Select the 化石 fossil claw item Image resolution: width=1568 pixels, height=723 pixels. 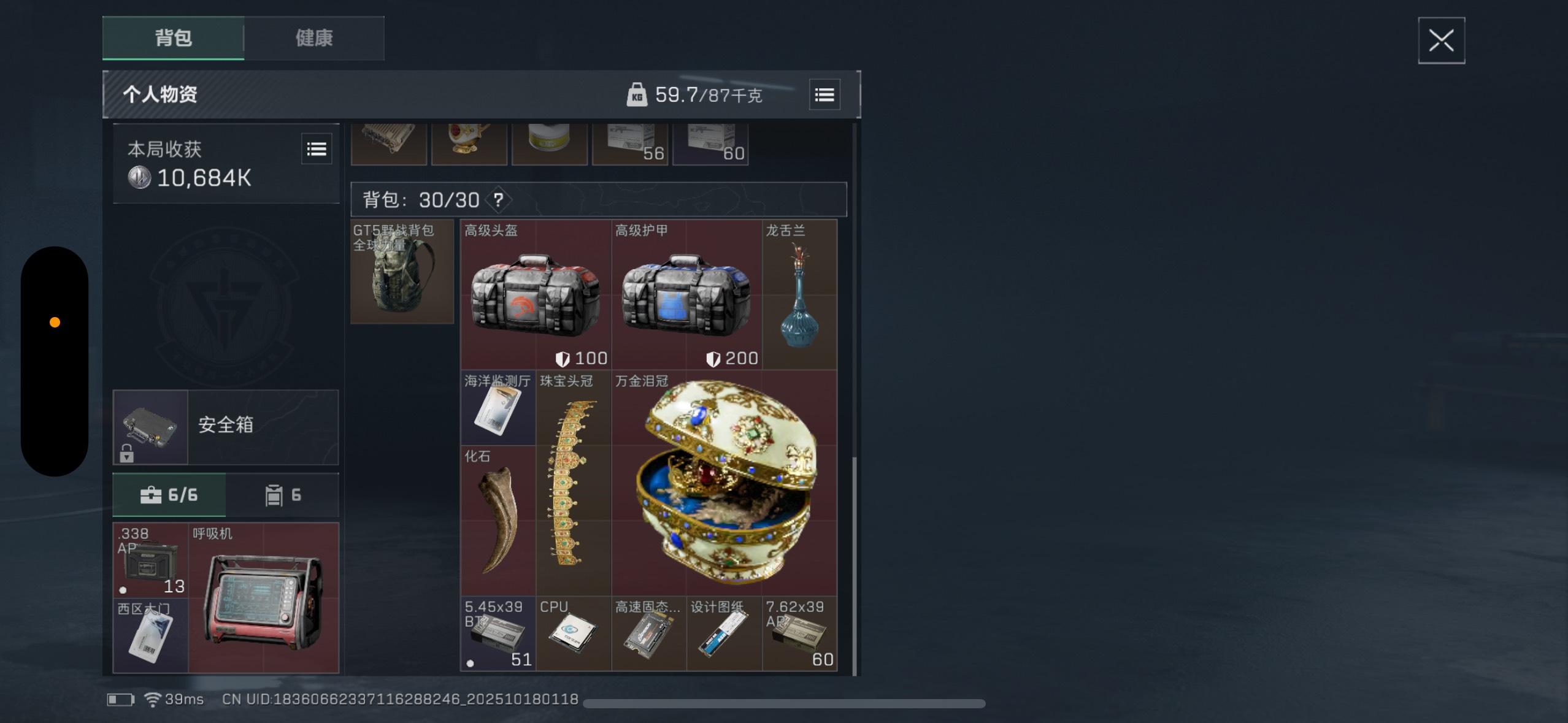point(498,521)
